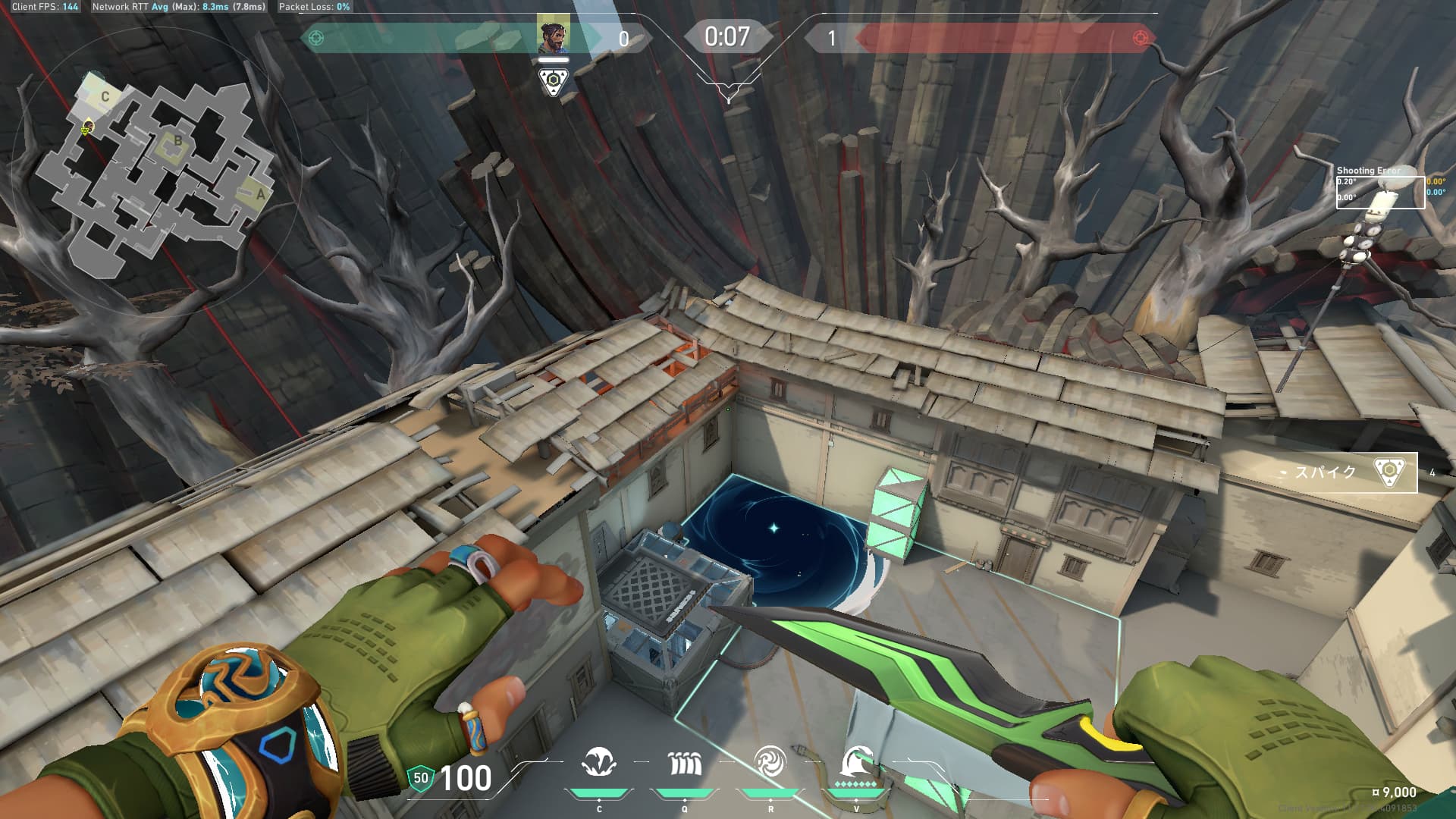
Task: Click the teal team emblem on the score bar
Action: click(316, 38)
